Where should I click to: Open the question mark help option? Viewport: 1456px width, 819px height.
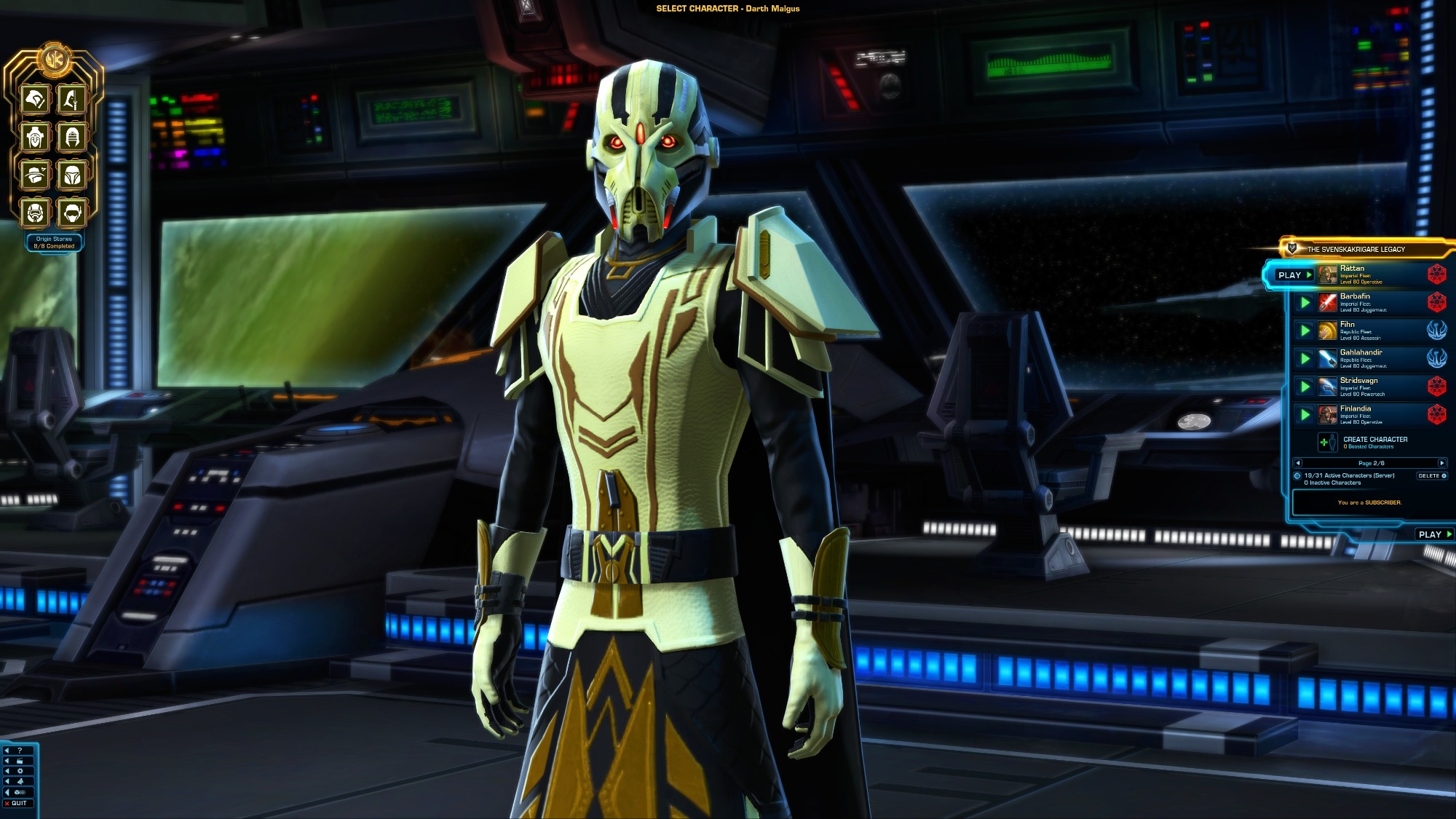pyautogui.click(x=20, y=751)
